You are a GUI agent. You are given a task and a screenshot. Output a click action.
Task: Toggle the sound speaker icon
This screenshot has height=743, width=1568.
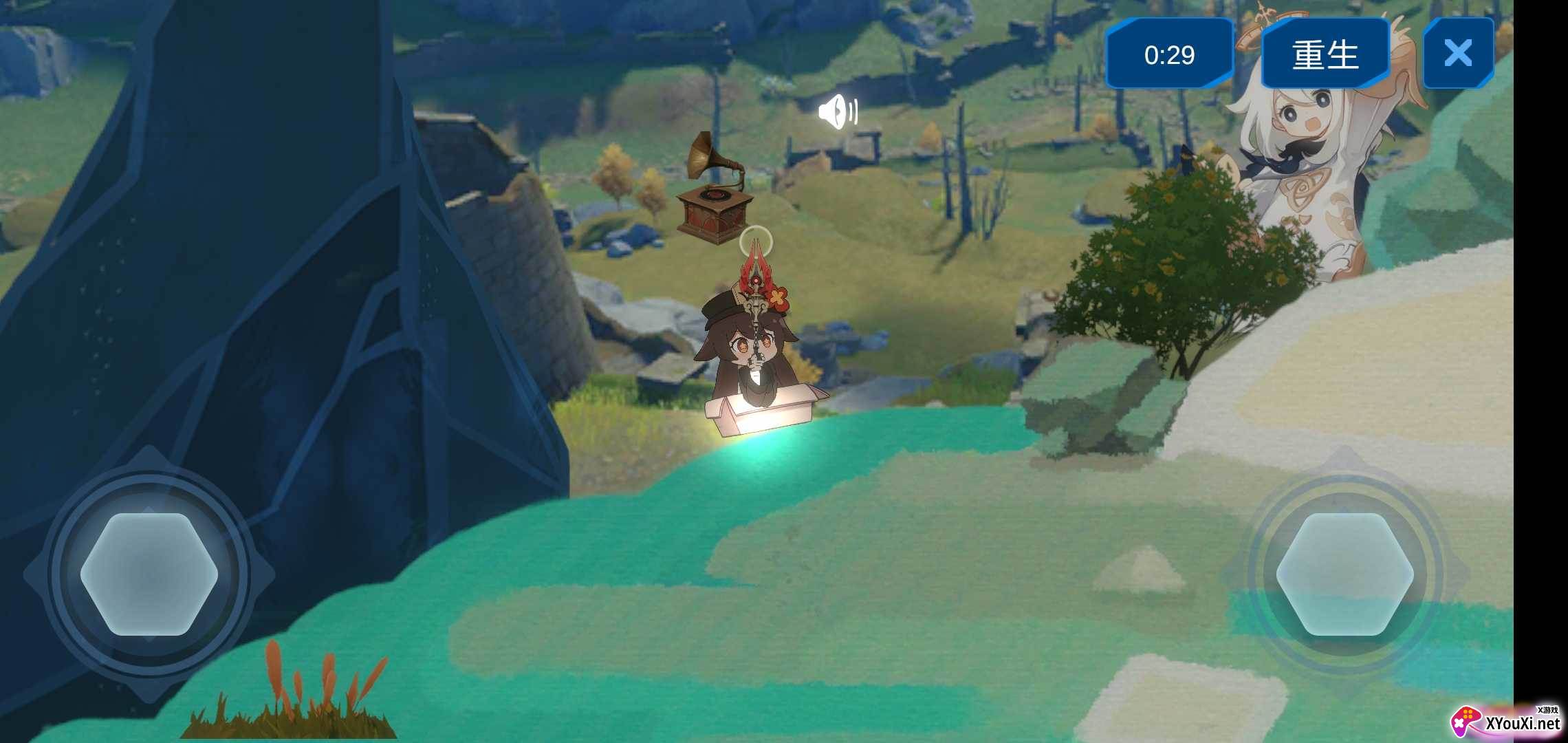click(x=838, y=112)
